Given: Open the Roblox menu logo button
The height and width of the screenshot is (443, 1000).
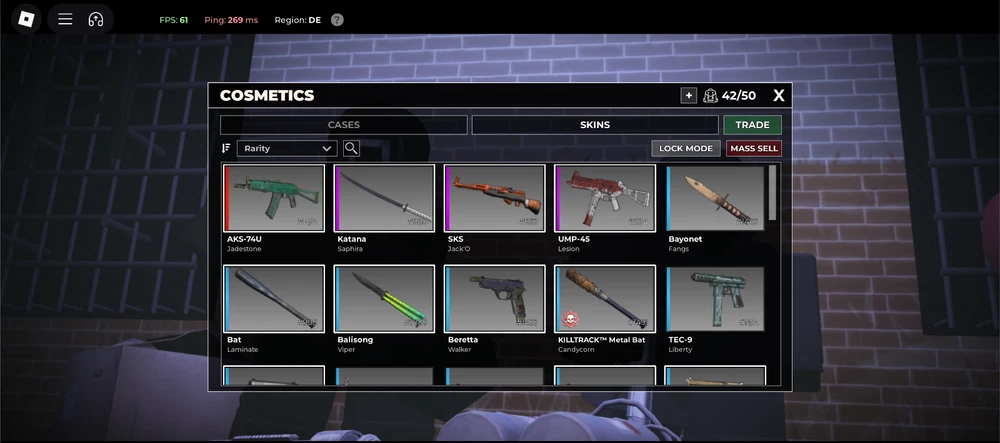Looking at the screenshot, I should [x=26, y=19].
